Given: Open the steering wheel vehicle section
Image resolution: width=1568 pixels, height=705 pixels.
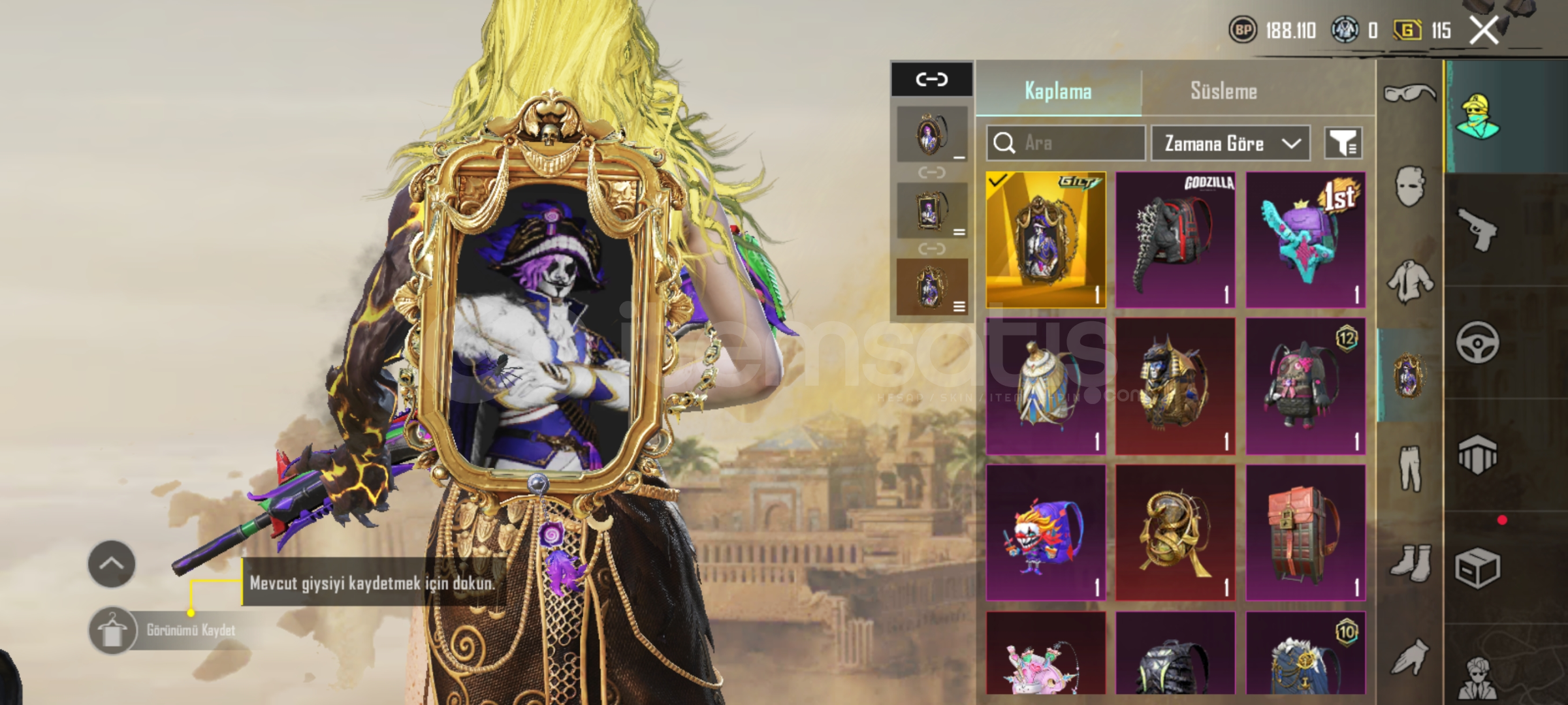Looking at the screenshot, I should [1477, 342].
